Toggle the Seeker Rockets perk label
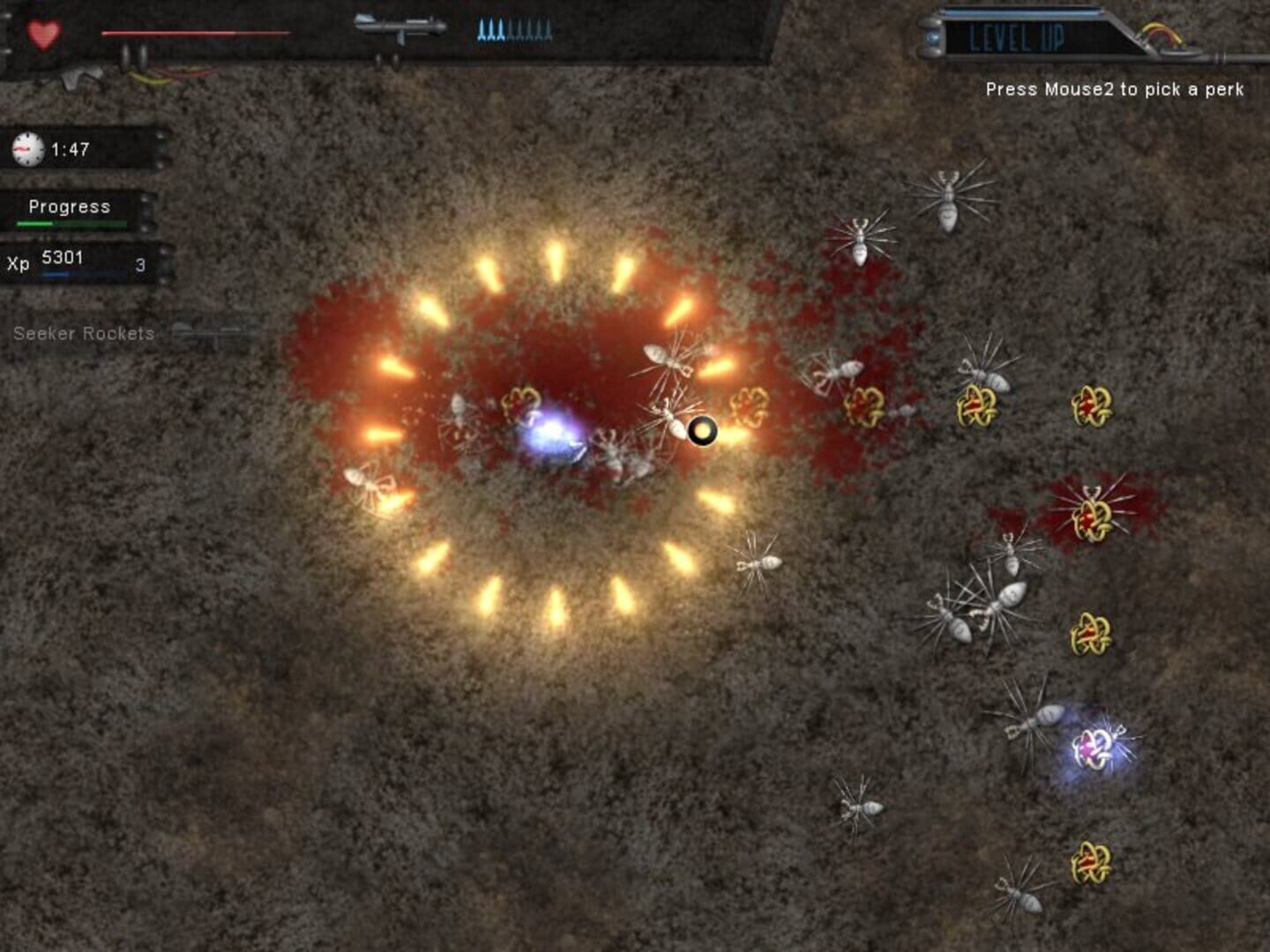 click(82, 334)
